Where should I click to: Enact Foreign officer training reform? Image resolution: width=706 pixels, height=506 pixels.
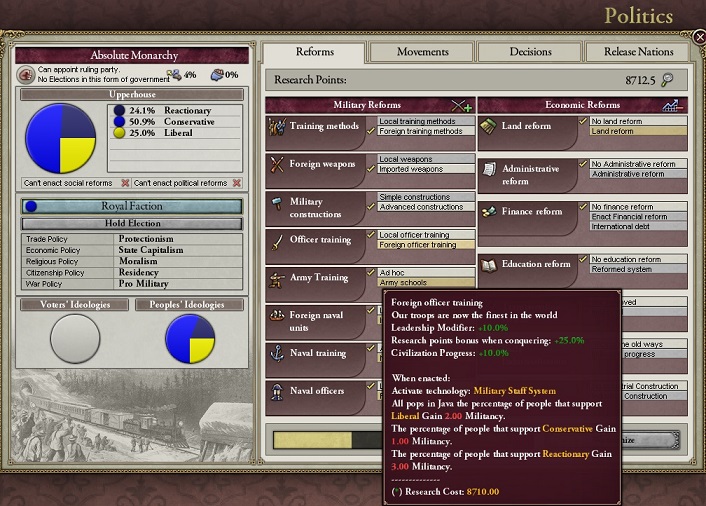pos(419,245)
